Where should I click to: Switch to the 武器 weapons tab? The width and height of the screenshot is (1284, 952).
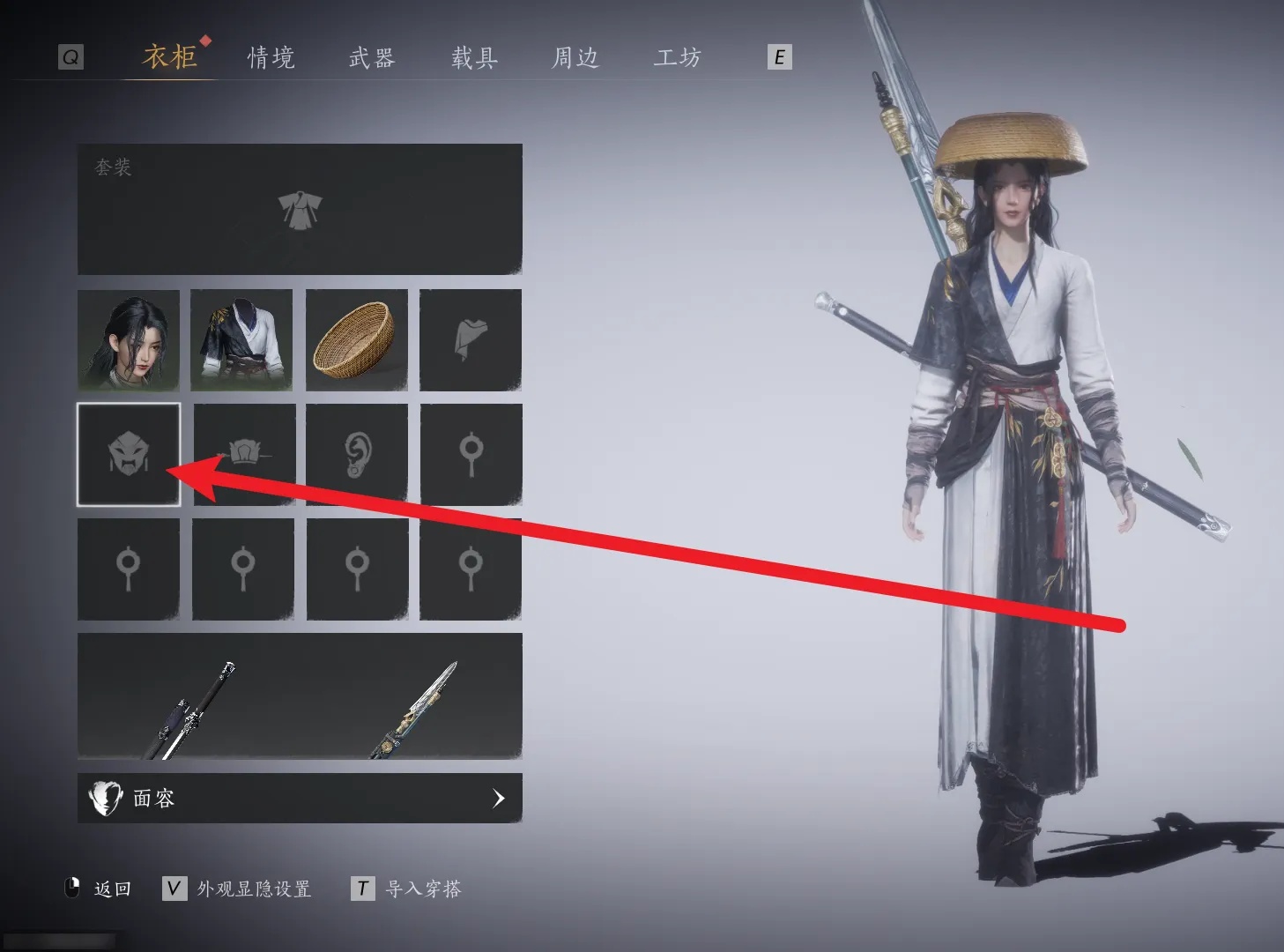[371, 57]
